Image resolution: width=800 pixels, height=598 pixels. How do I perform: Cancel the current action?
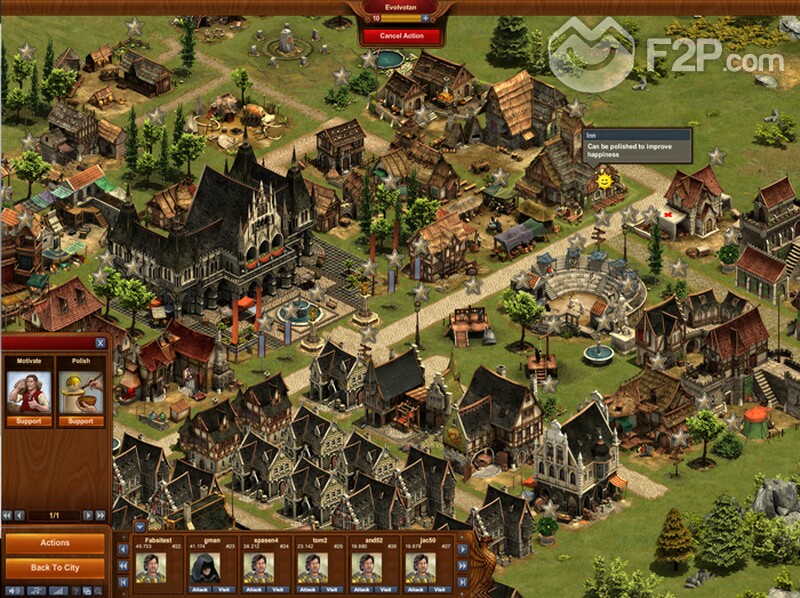(x=401, y=36)
